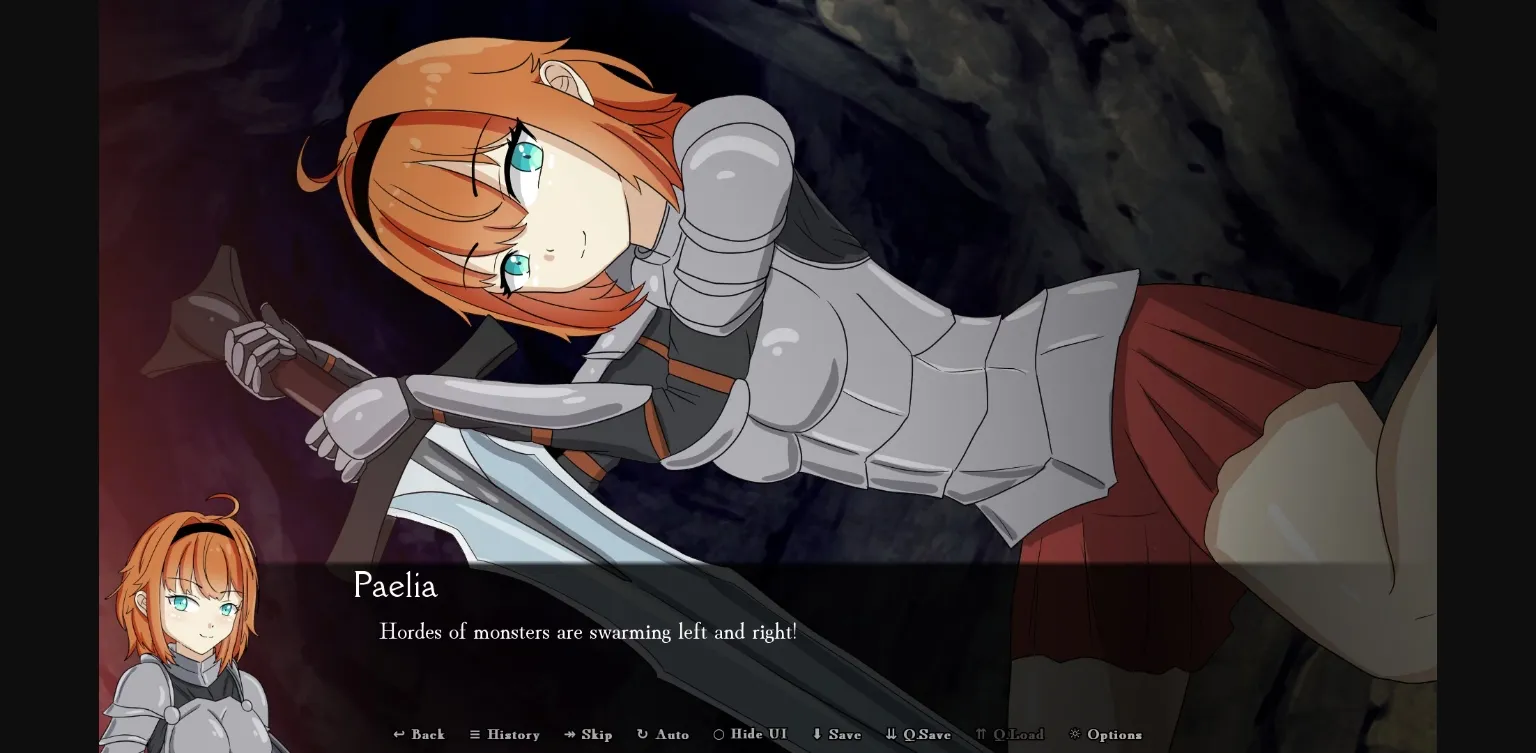Click the circle icon next to Hide UI
The height and width of the screenshot is (753, 1536).
(718, 734)
